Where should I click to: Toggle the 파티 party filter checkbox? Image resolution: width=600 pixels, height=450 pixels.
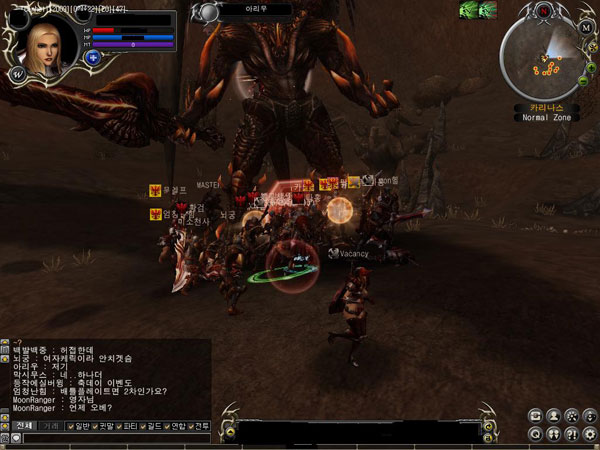(x=121, y=427)
